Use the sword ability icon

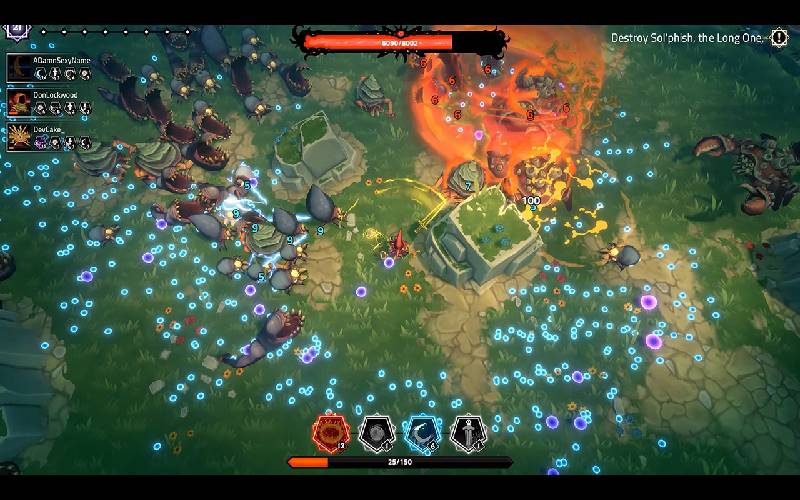tap(467, 432)
